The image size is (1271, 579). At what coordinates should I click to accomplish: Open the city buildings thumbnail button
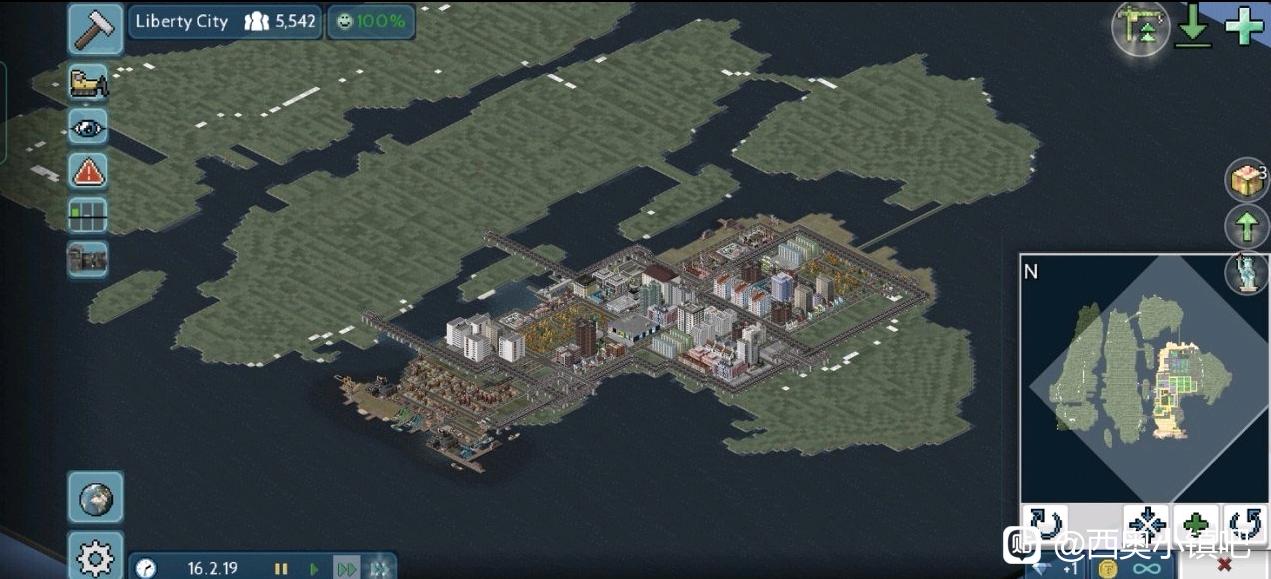point(88,259)
